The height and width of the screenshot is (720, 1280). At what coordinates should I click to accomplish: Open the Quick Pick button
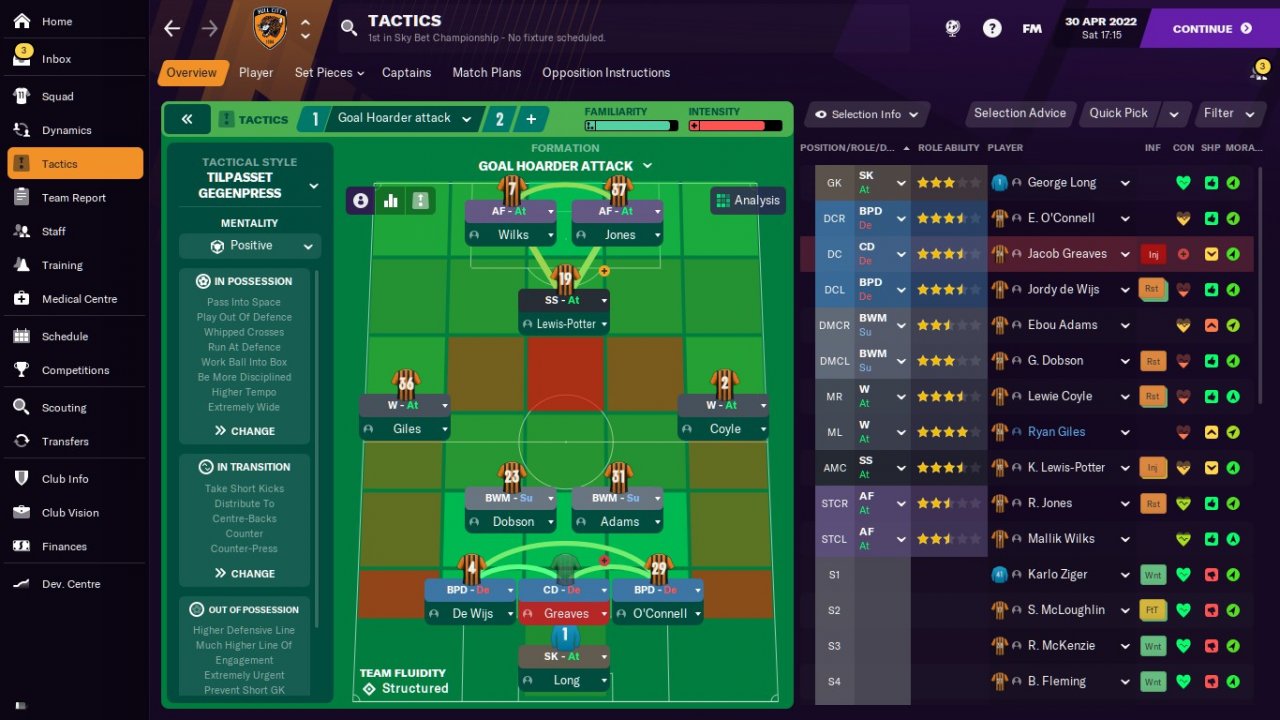coord(1118,113)
